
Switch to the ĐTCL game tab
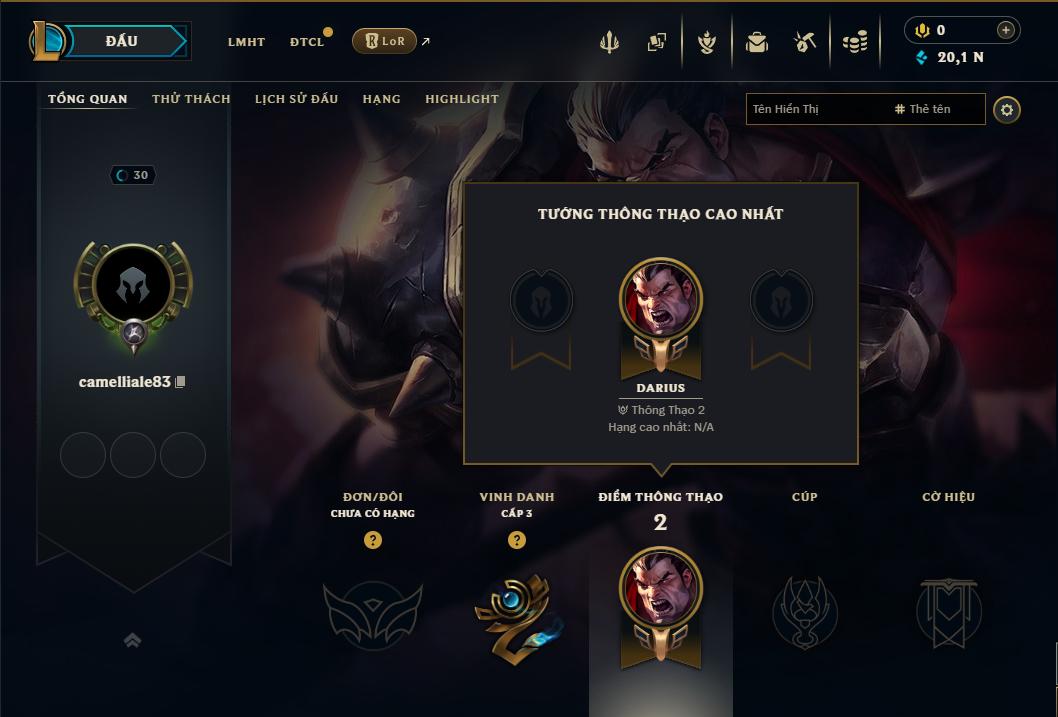point(307,42)
